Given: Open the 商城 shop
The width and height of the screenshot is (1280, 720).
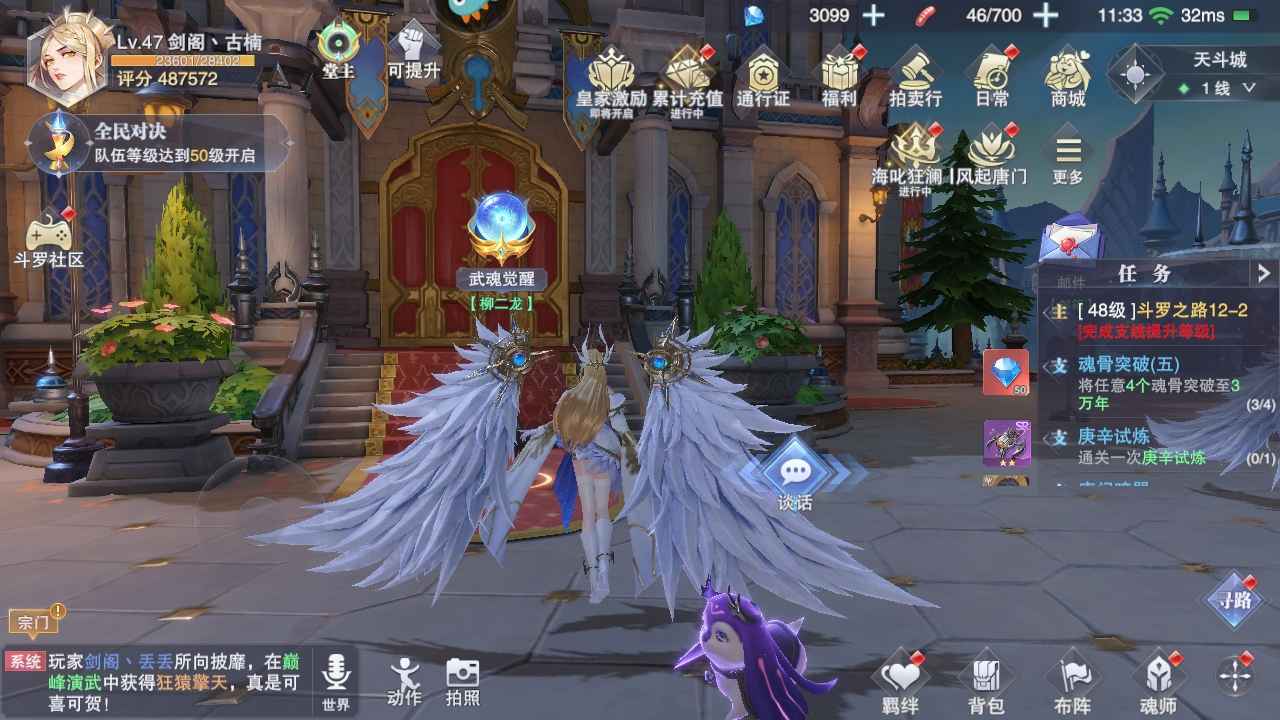Looking at the screenshot, I should [x=1067, y=76].
